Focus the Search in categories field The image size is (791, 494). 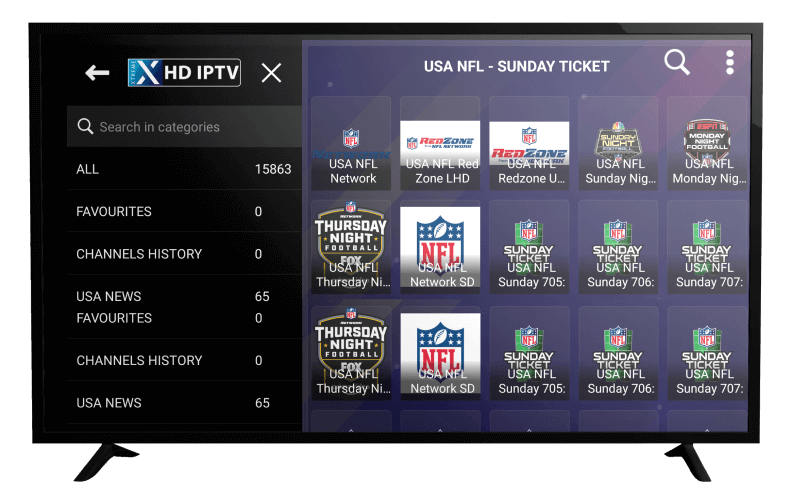(x=185, y=127)
